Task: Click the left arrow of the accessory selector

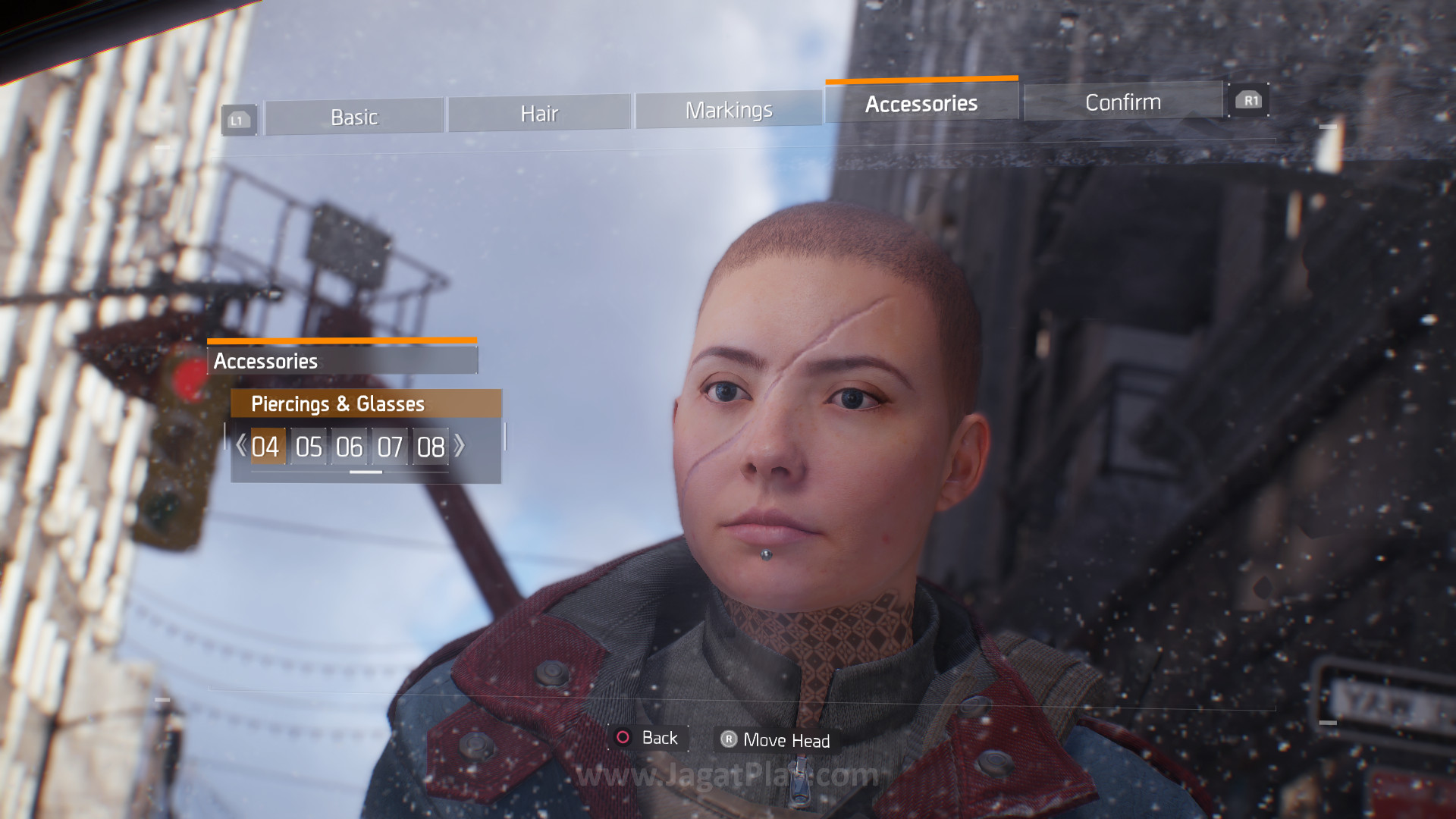Action: point(241,445)
